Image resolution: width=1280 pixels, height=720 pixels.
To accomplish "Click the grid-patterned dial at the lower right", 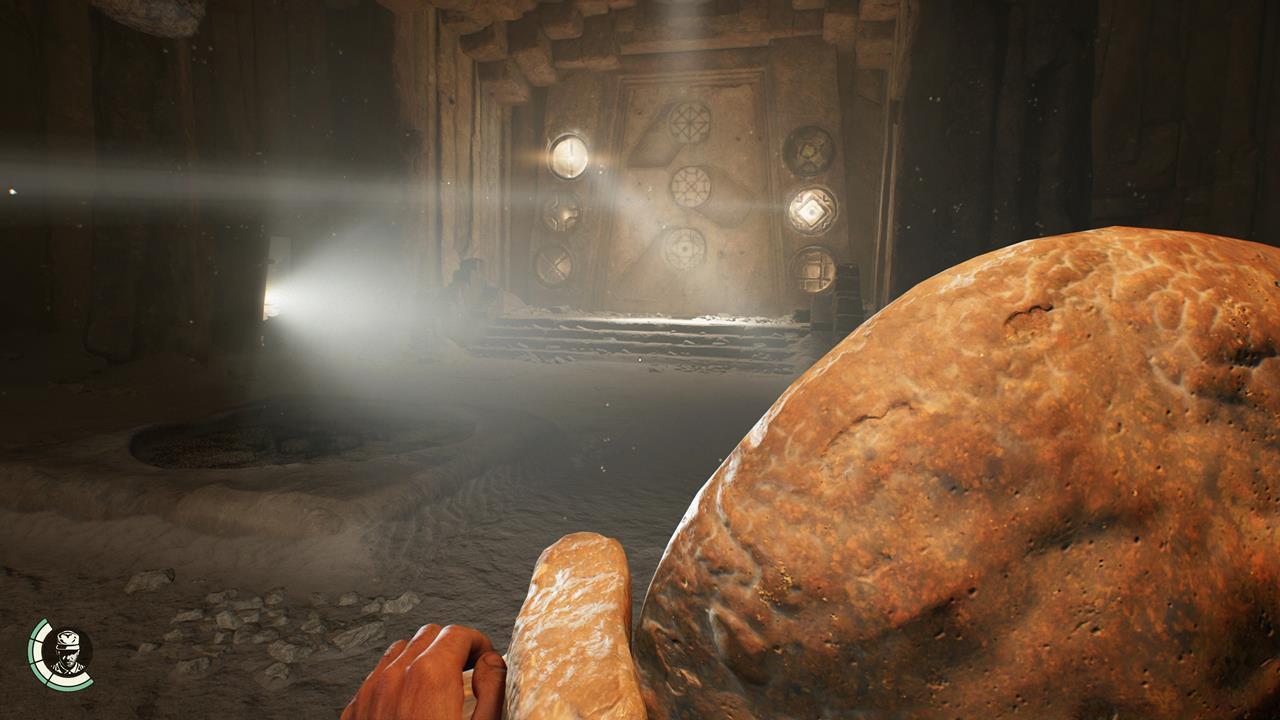I will coord(814,267).
